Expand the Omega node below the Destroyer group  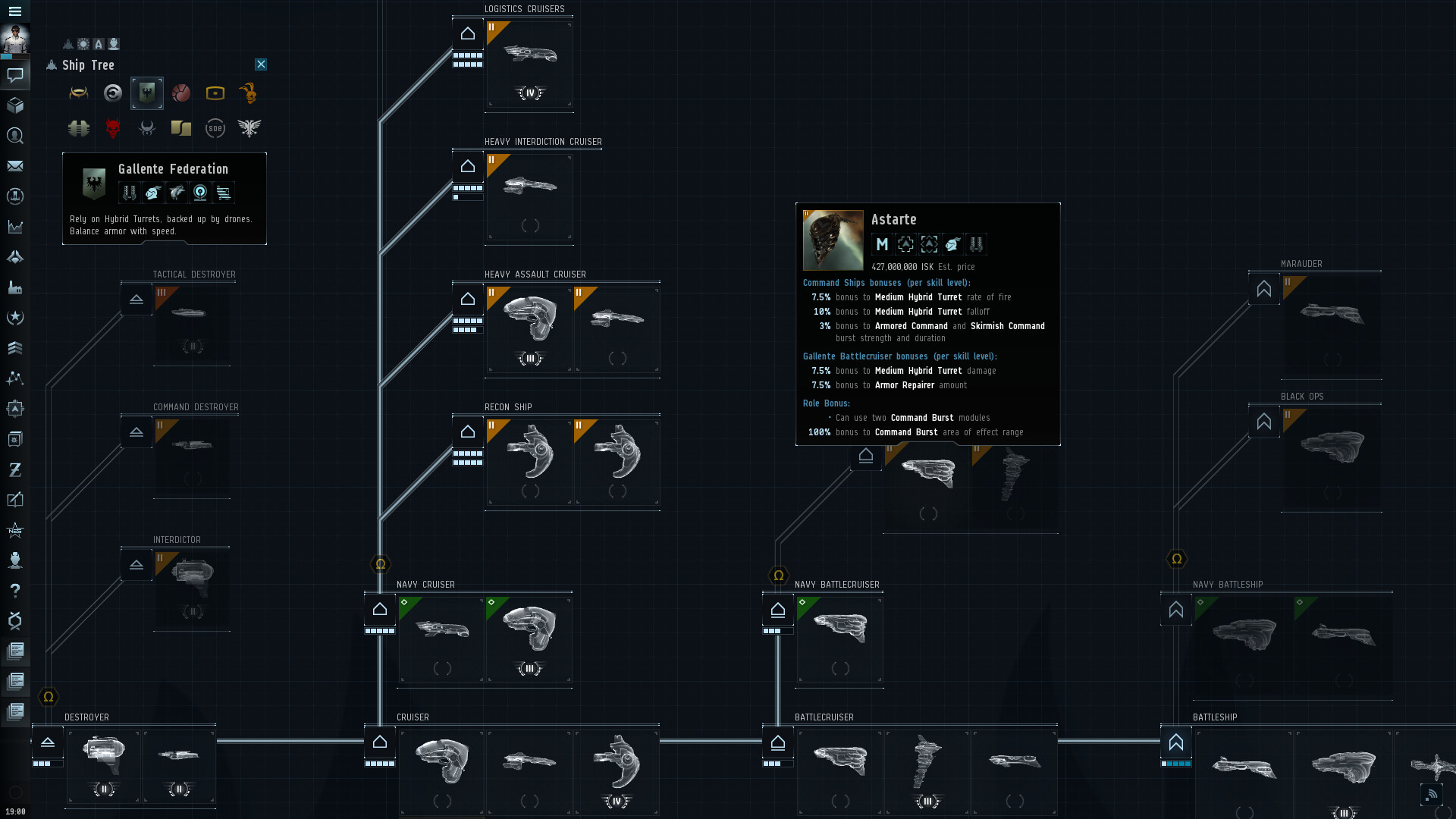[47, 695]
